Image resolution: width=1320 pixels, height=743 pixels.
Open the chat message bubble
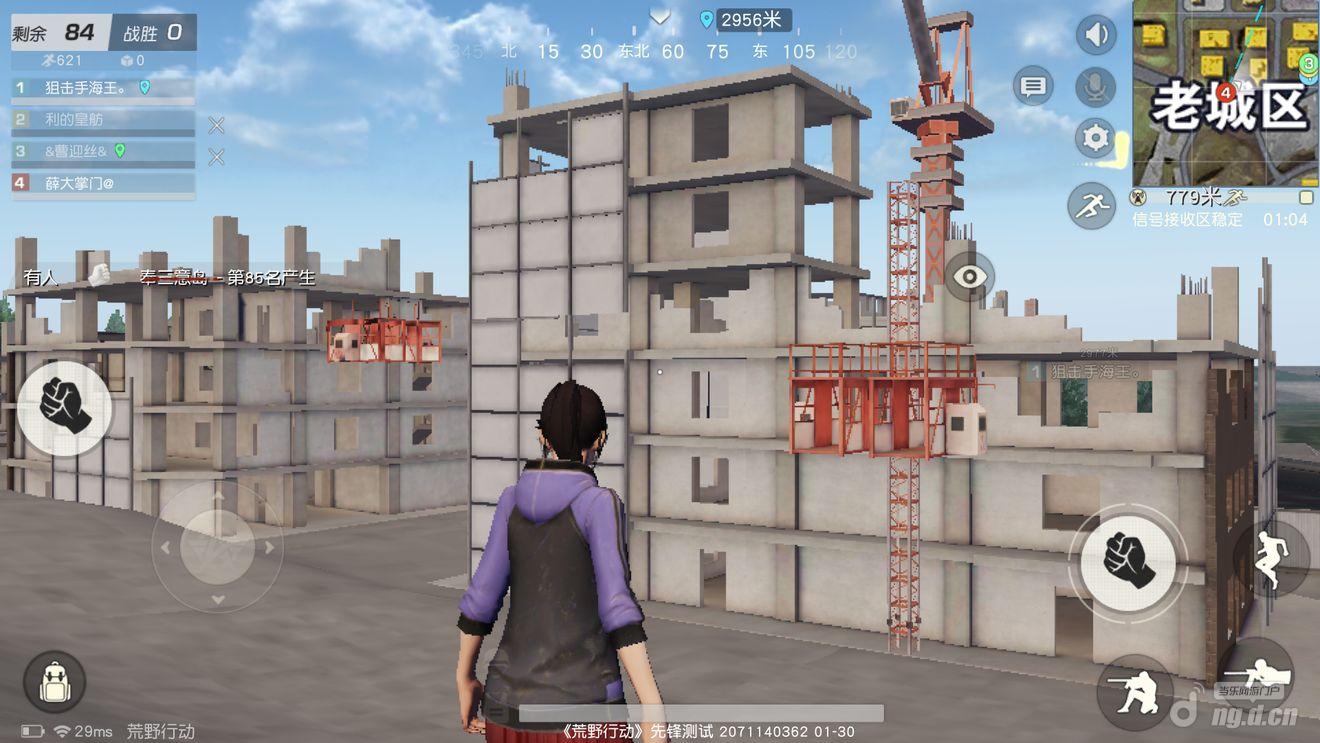tap(1033, 87)
